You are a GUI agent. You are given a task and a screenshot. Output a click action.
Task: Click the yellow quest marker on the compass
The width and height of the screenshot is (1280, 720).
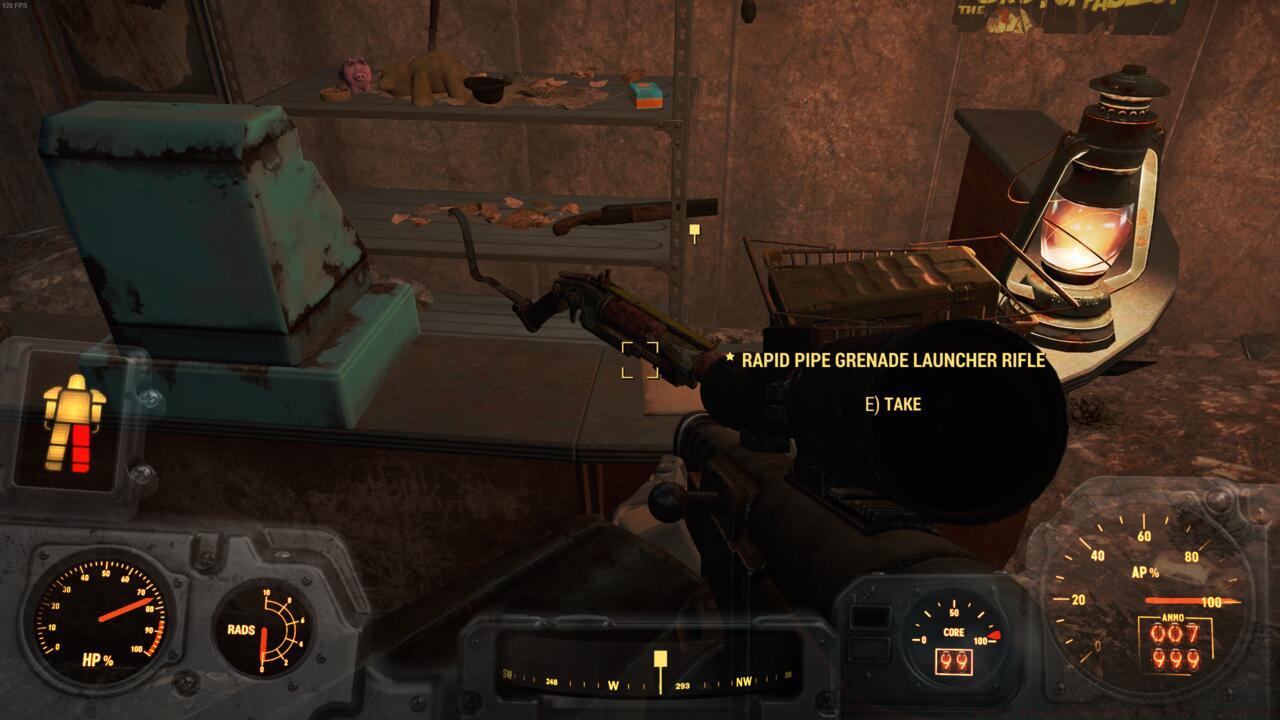(660, 659)
